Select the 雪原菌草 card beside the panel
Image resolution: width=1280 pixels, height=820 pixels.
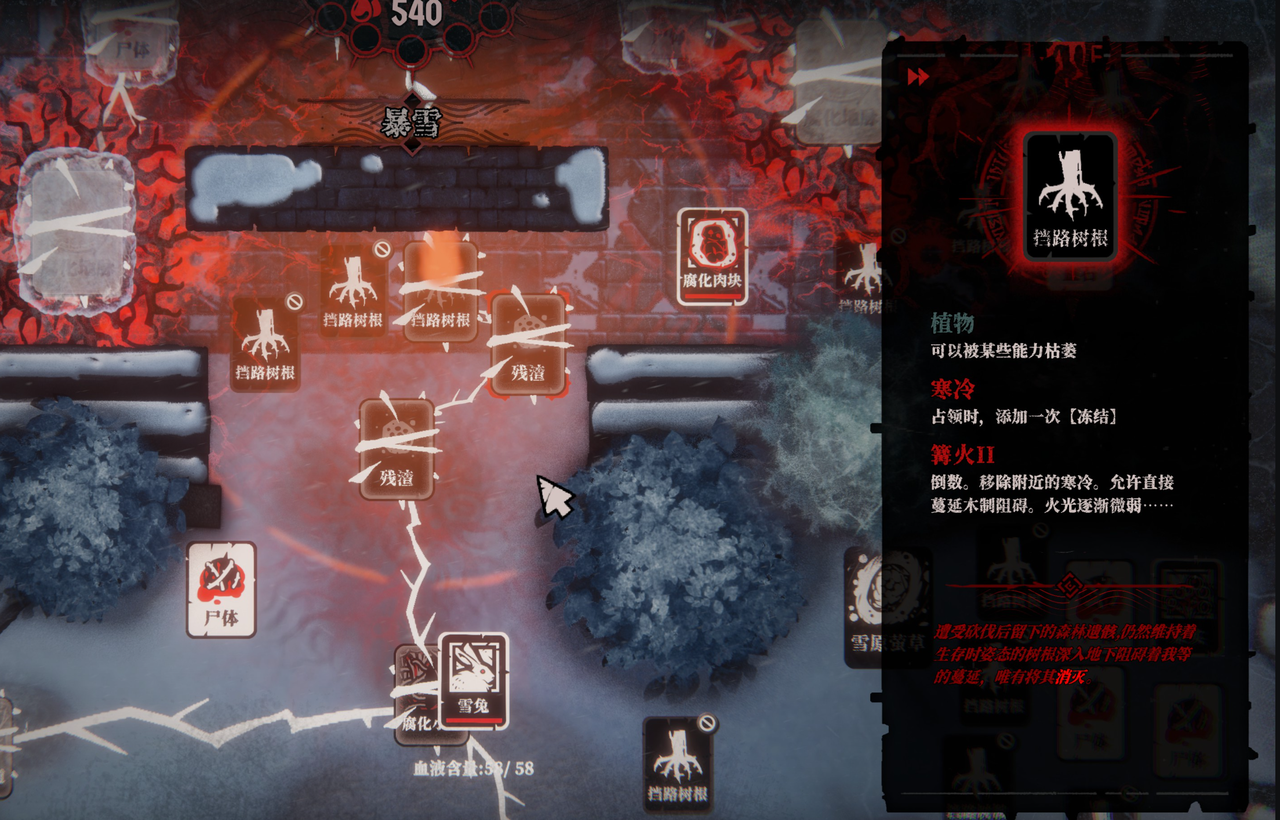[x=865, y=606]
